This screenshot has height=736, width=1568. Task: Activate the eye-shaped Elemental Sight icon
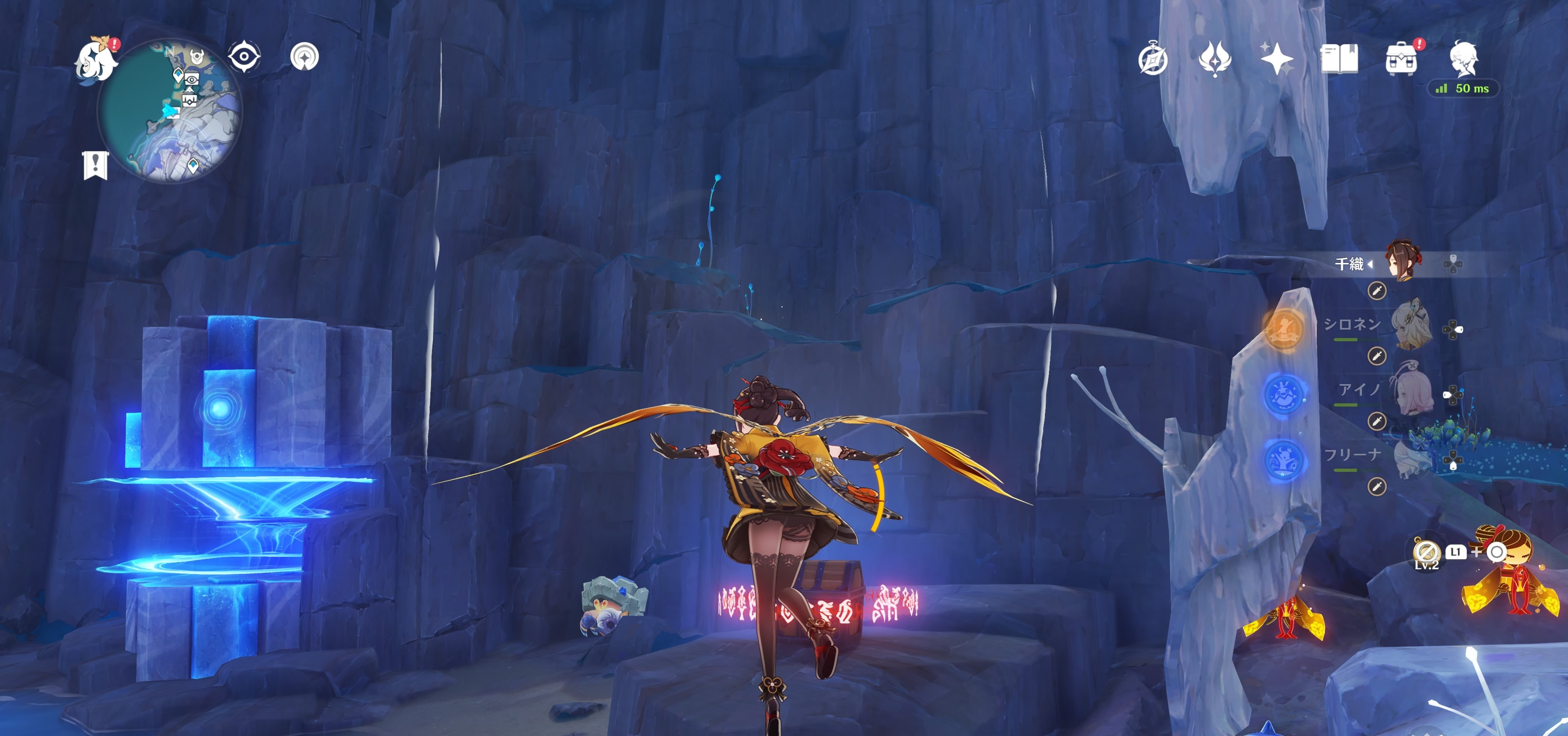(244, 57)
